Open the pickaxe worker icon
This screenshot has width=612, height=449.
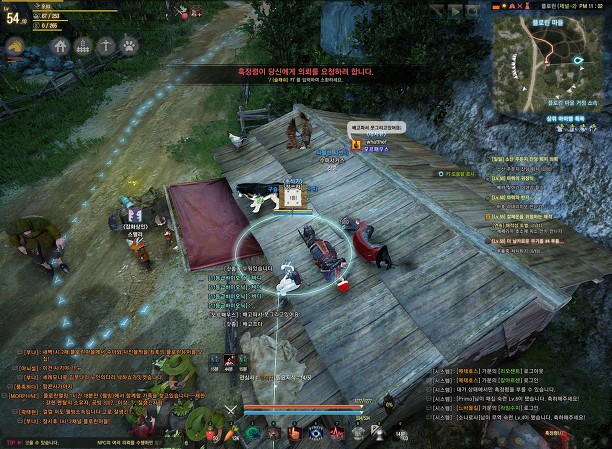[x=108, y=46]
